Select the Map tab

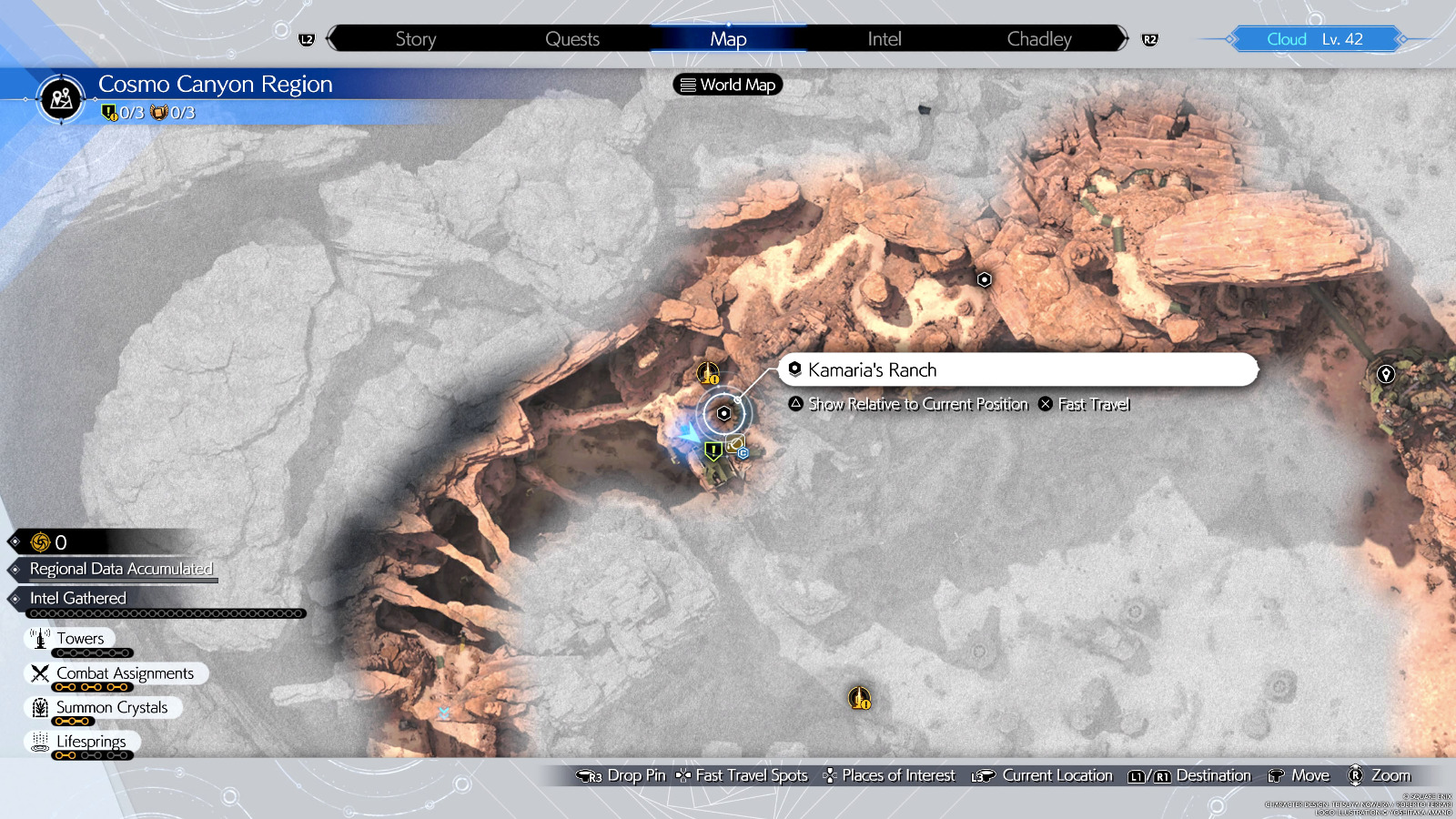pyautogui.click(x=728, y=39)
